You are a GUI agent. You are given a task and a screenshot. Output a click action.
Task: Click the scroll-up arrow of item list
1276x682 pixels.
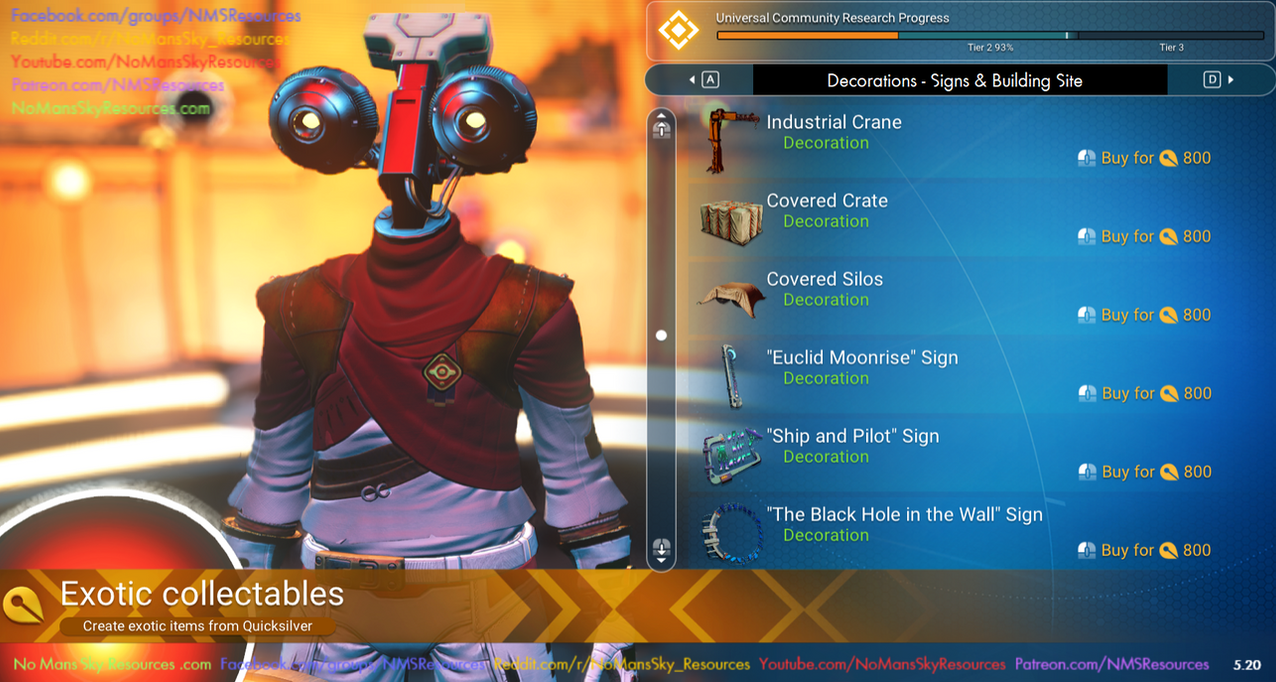click(661, 127)
